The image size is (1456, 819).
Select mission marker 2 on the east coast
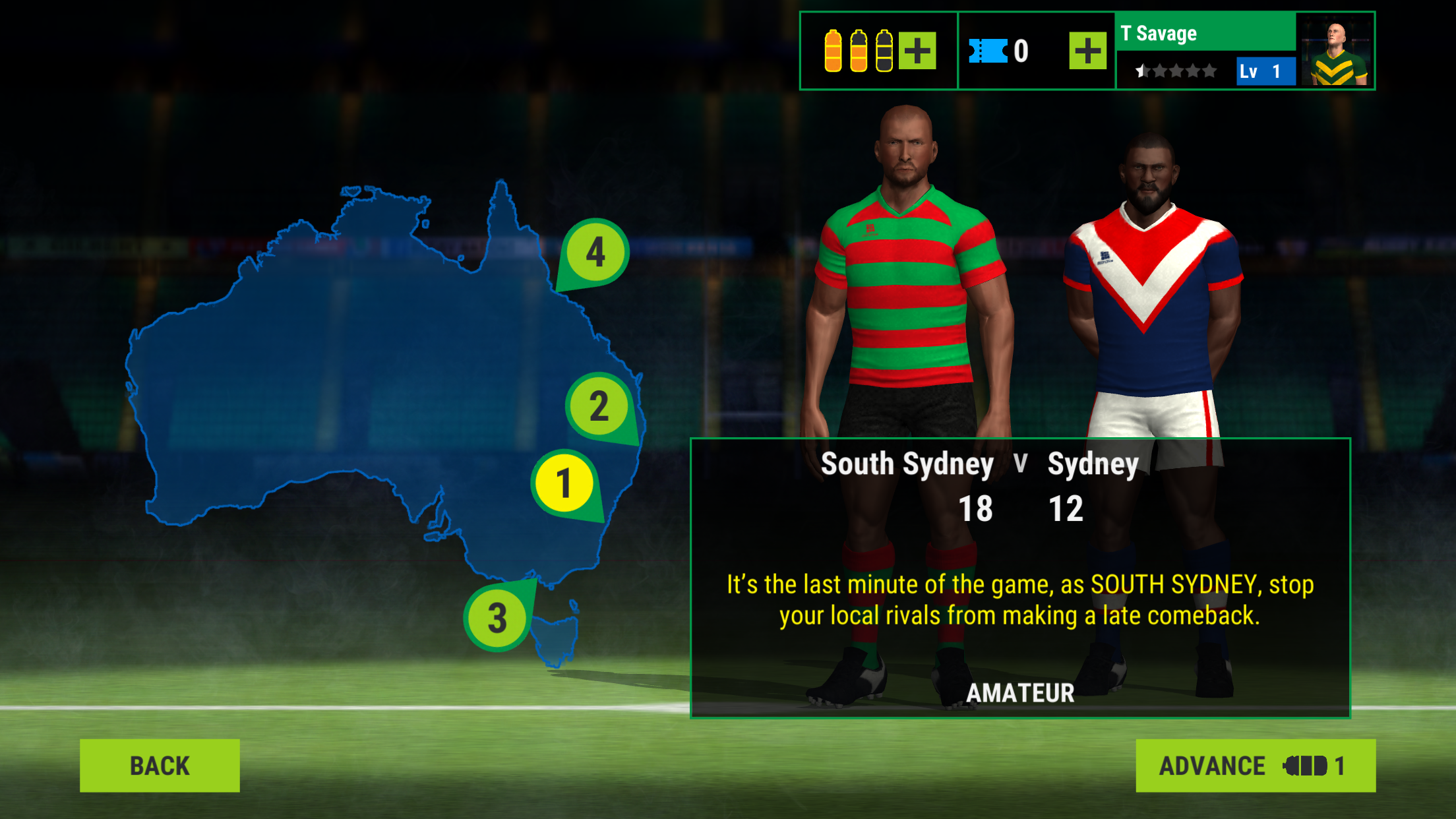599,407
